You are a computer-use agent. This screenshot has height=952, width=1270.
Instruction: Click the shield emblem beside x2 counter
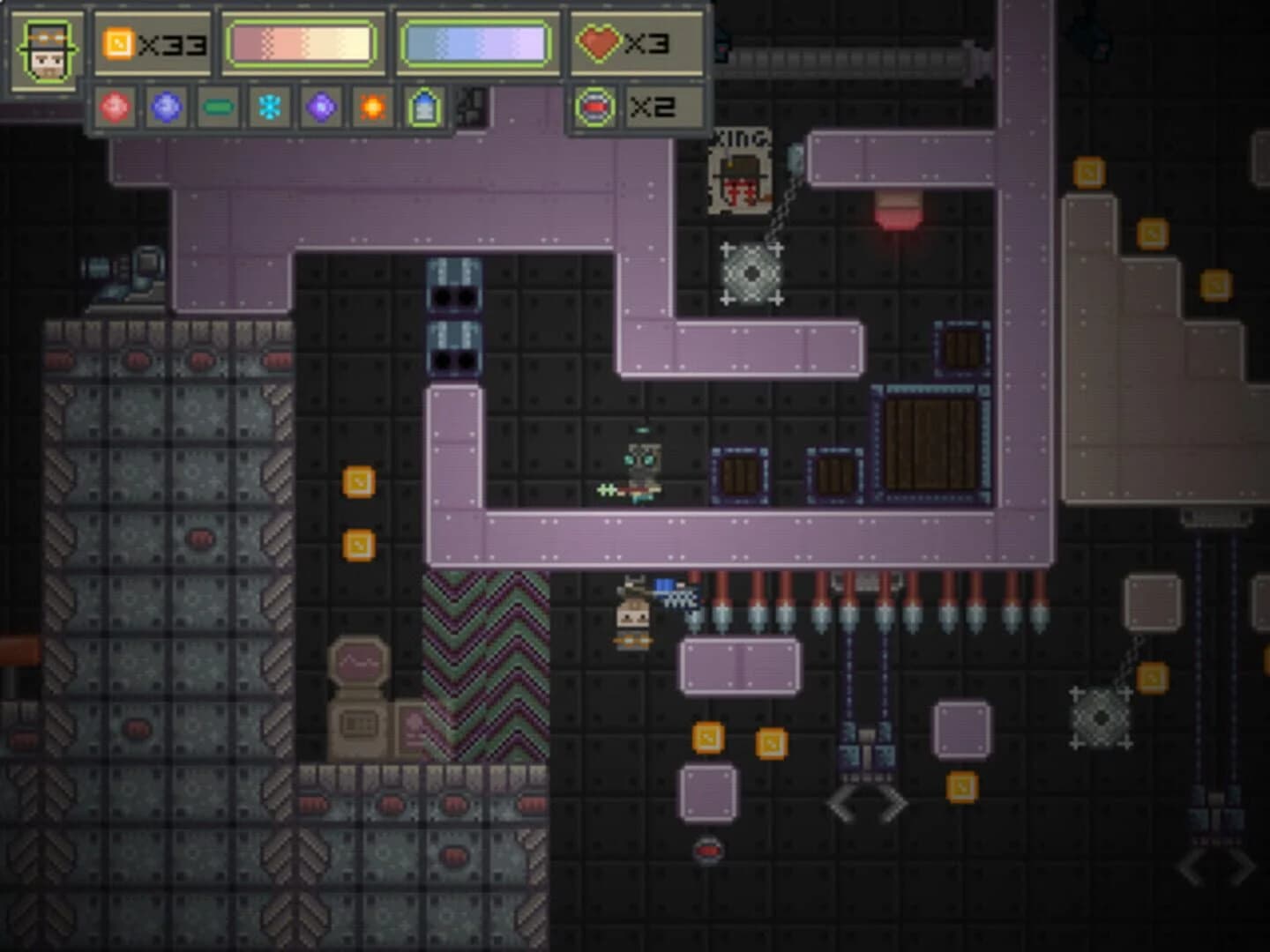597,108
